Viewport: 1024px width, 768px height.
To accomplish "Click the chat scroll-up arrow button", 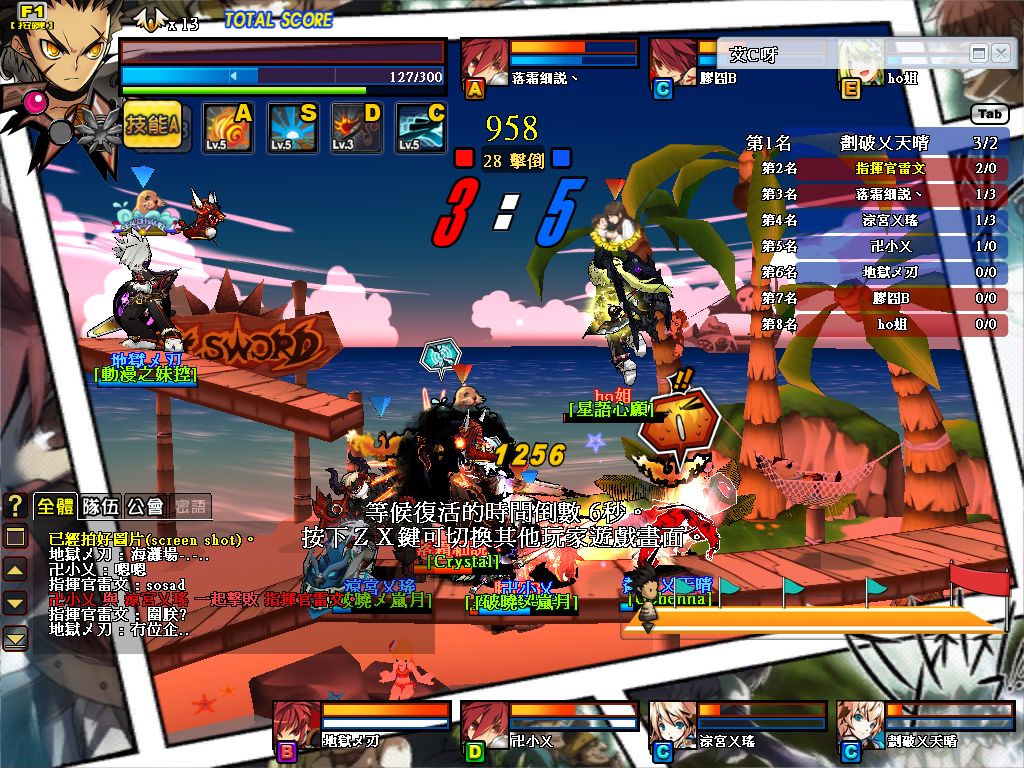I will pyautogui.click(x=15, y=570).
